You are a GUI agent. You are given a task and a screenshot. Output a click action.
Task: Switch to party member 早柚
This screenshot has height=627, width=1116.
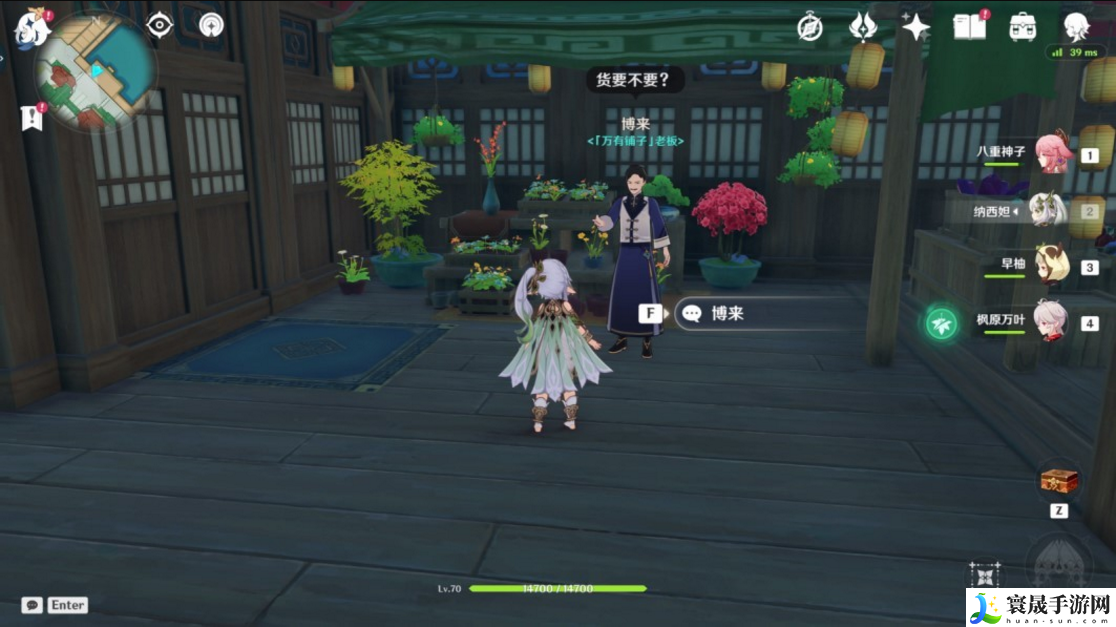pos(1052,266)
